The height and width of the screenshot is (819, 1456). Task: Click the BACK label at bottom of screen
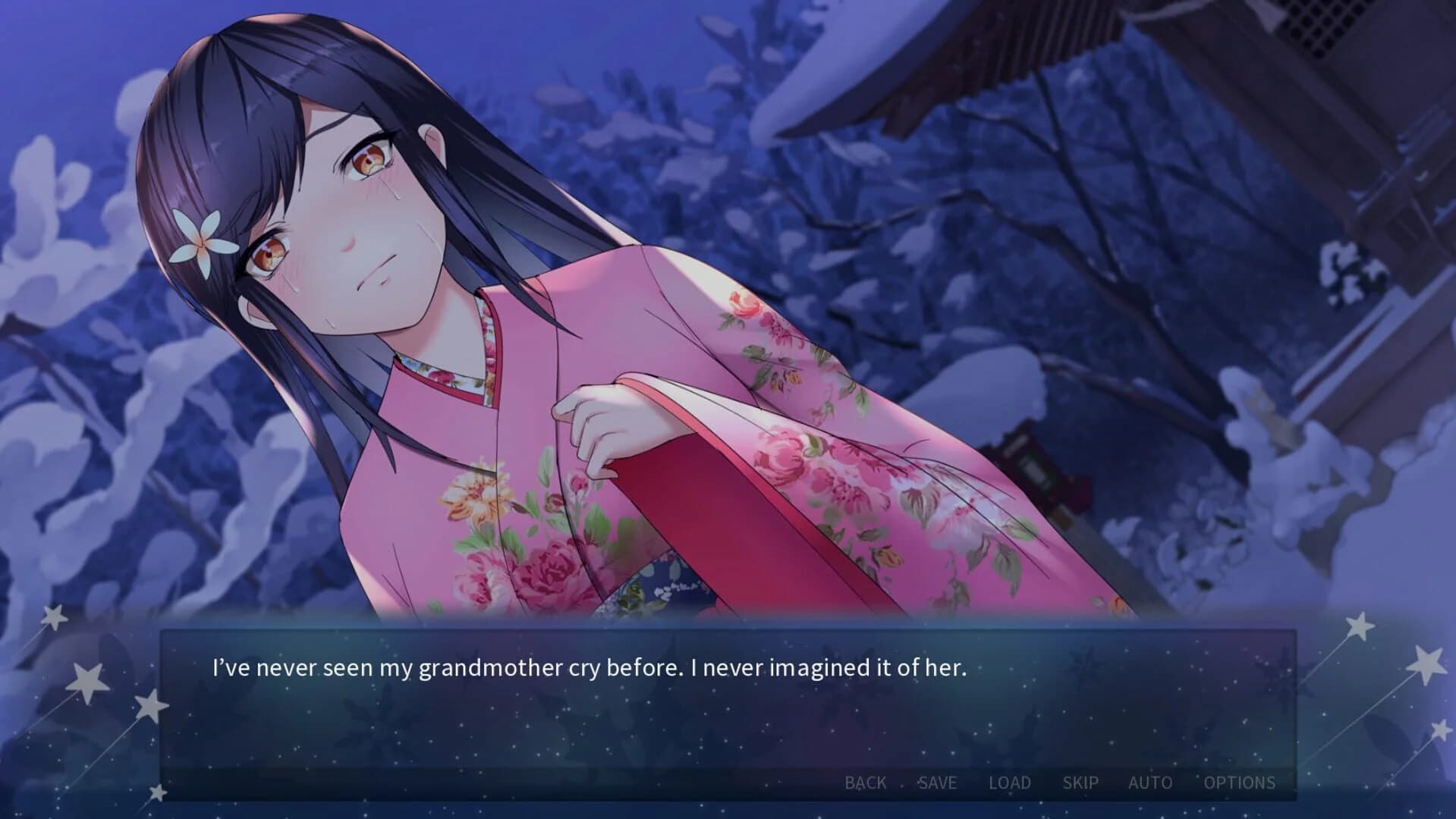point(865,782)
